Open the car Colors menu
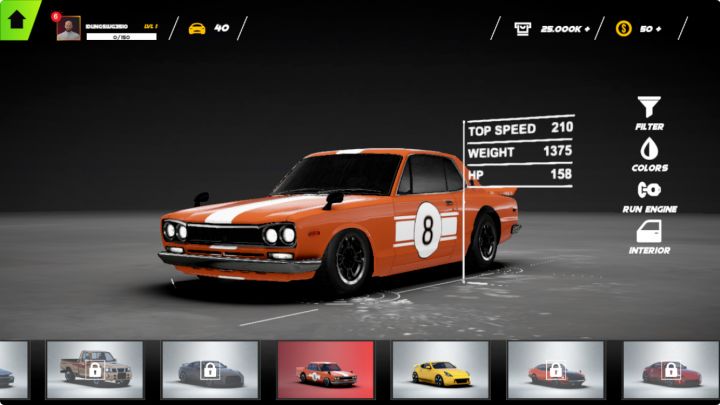Image resolution: width=720 pixels, height=405 pixels. 649,154
